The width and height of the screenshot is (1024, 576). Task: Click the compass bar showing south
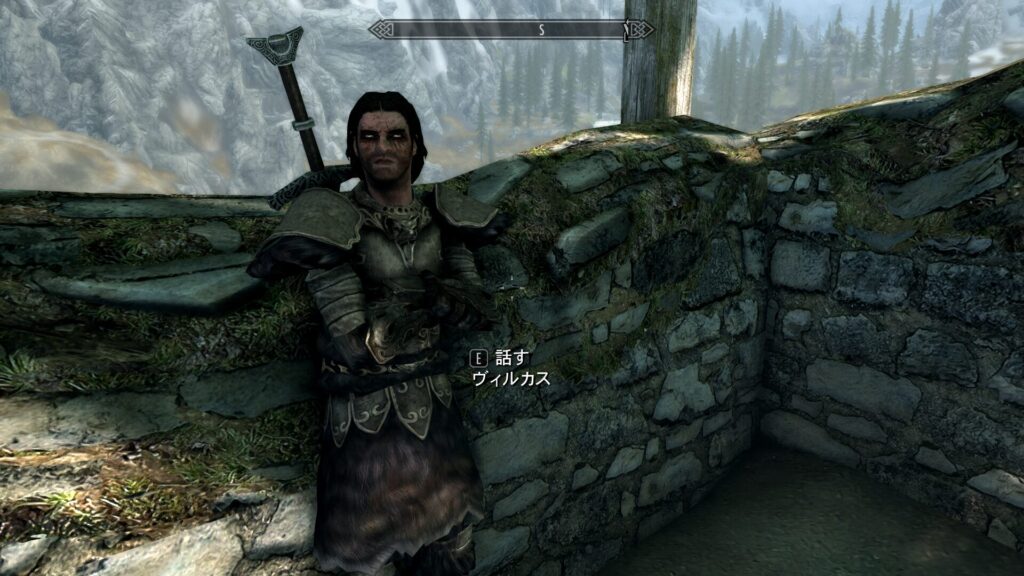(511, 30)
